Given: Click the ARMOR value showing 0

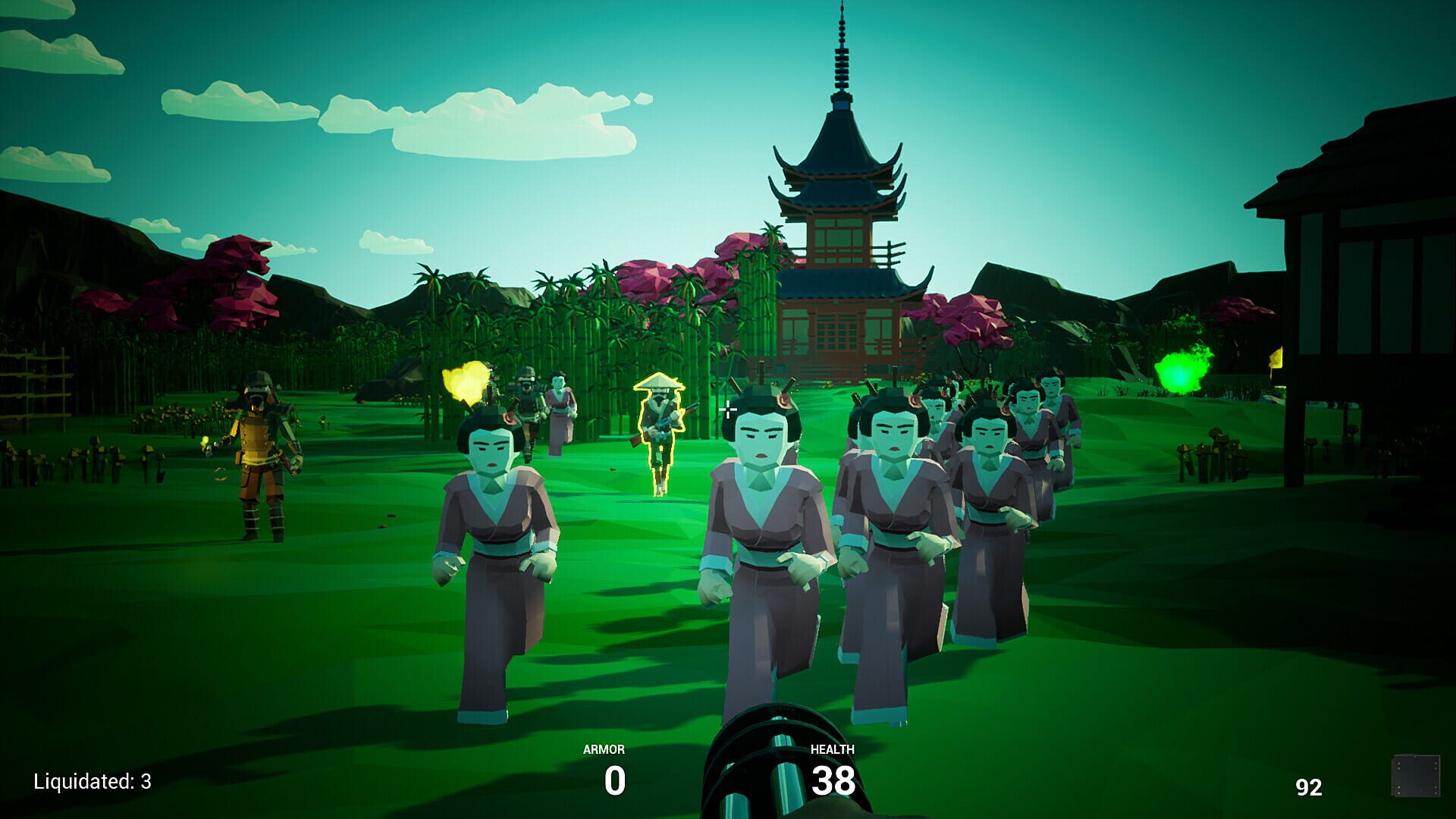Looking at the screenshot, I should 614,779.
